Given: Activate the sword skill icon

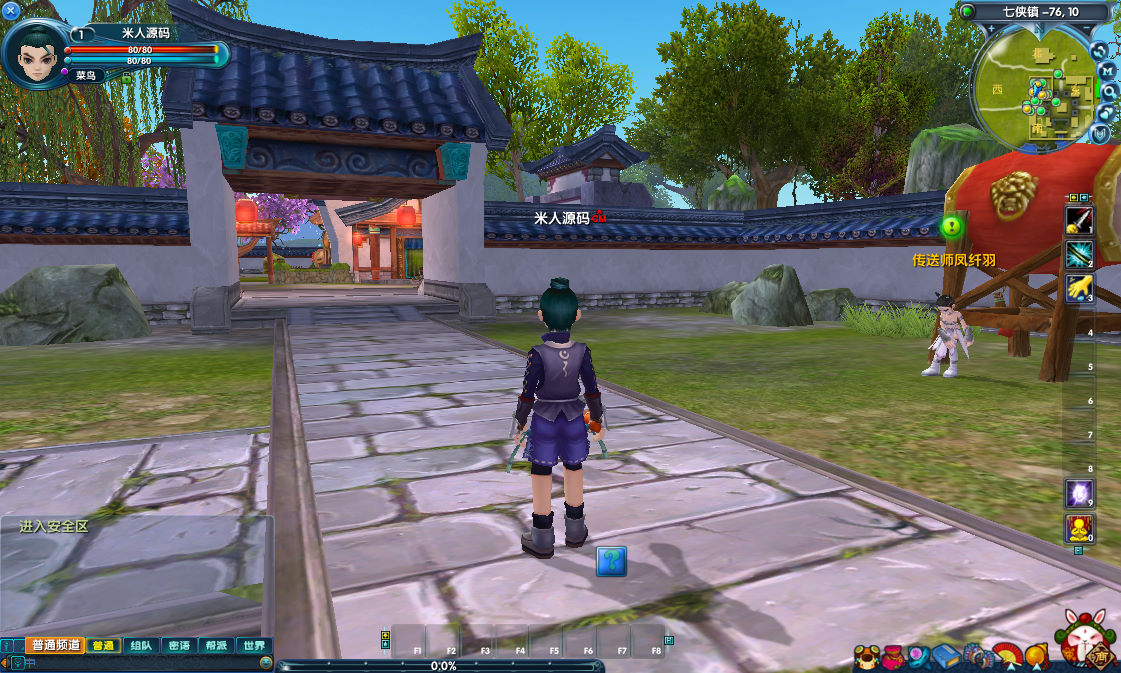Looking at the screenshot, I should (1079, 220).
